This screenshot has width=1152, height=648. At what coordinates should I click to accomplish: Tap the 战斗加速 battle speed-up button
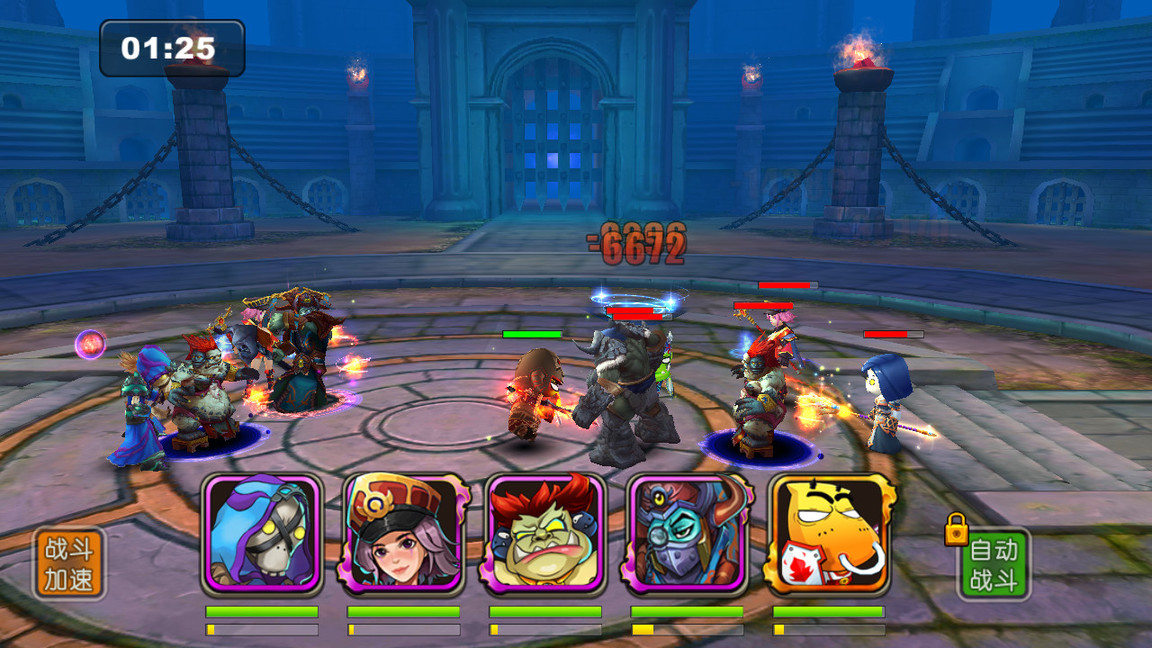click(x=69, y=564)
